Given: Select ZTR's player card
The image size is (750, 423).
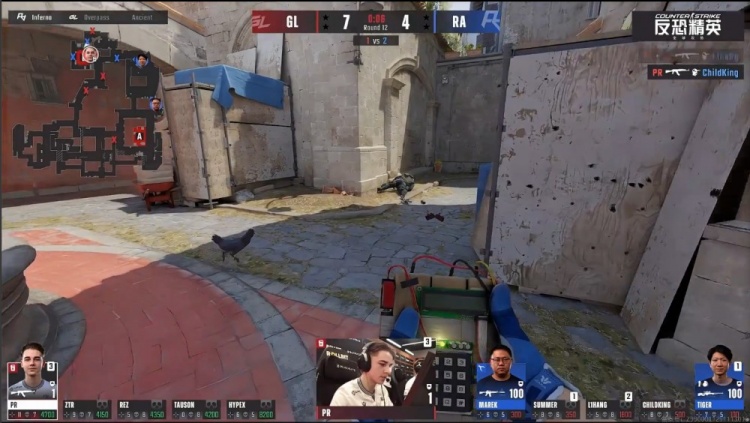Looking at the screenshot, I should tap(87, 409).
